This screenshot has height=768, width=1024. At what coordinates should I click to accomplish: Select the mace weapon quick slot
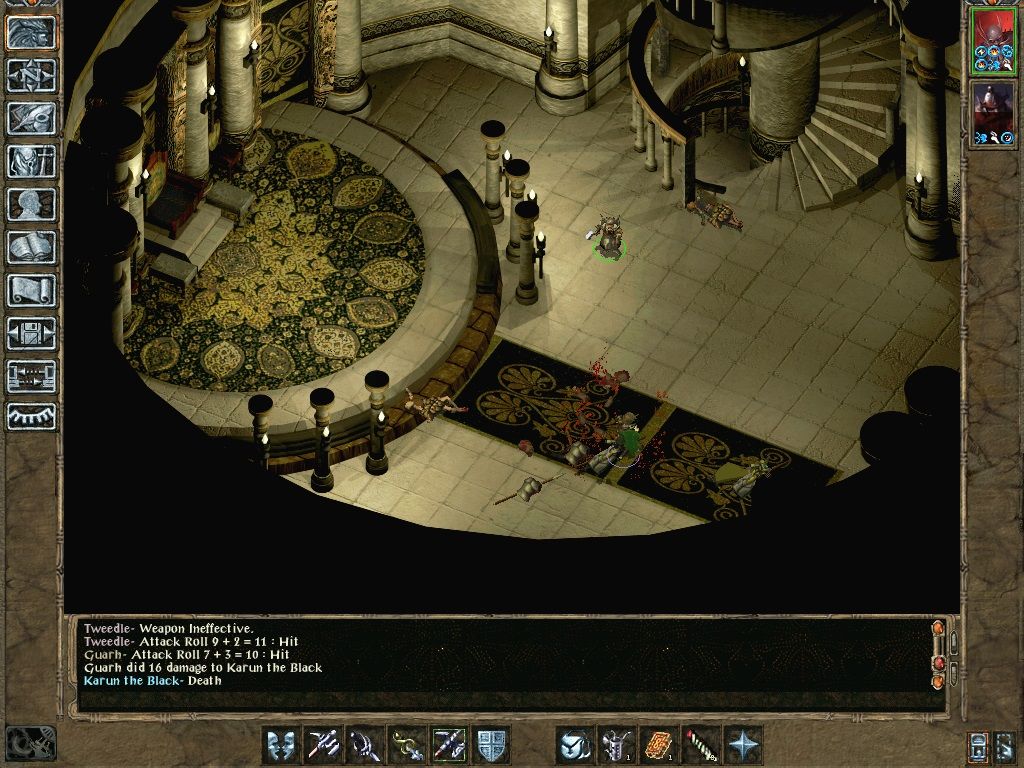click(365, 745)
